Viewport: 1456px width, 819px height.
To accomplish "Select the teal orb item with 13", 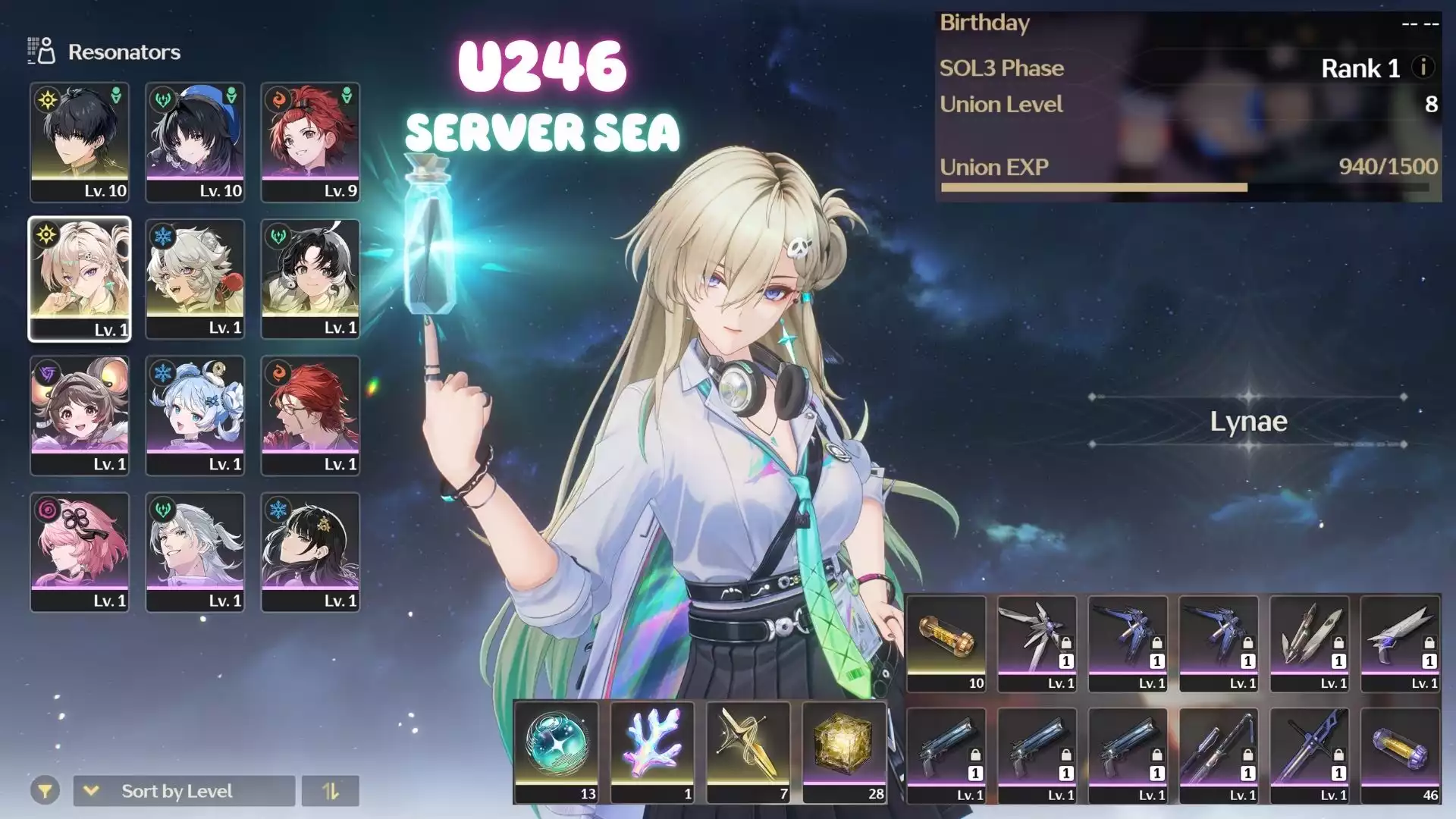I will (556, 751).
